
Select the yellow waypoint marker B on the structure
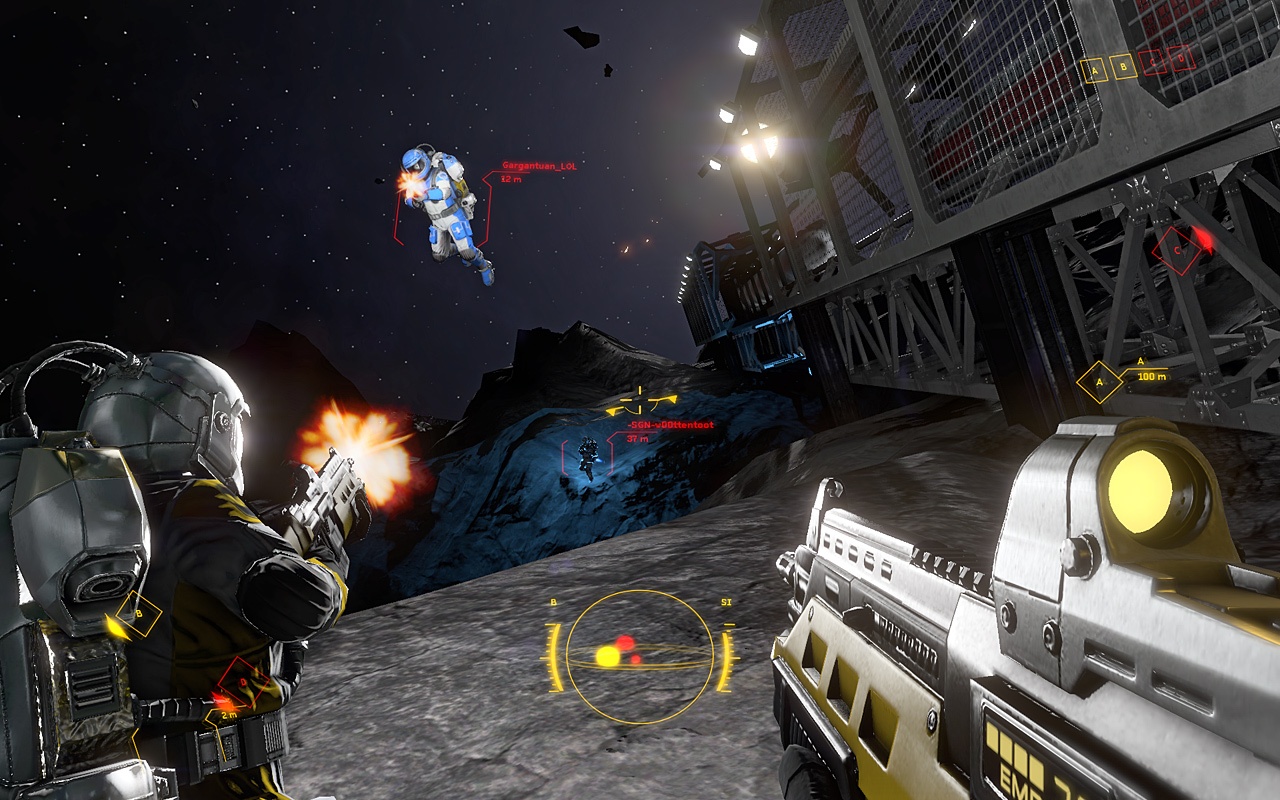click(1124, 66)
